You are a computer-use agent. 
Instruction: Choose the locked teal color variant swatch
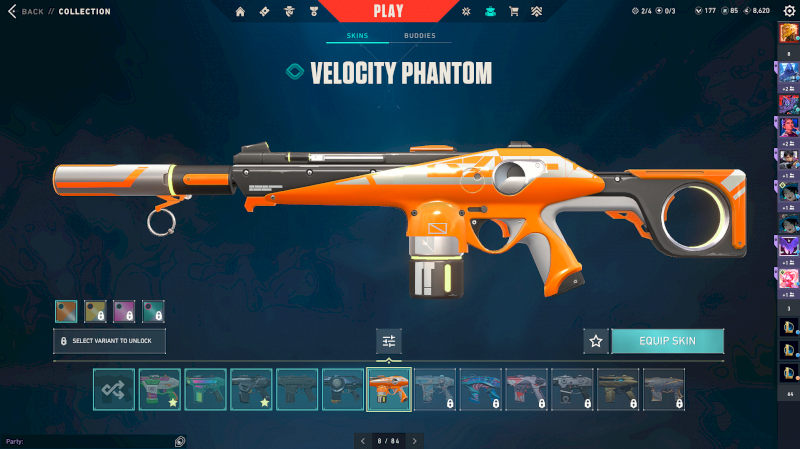[x=153, y=311]
